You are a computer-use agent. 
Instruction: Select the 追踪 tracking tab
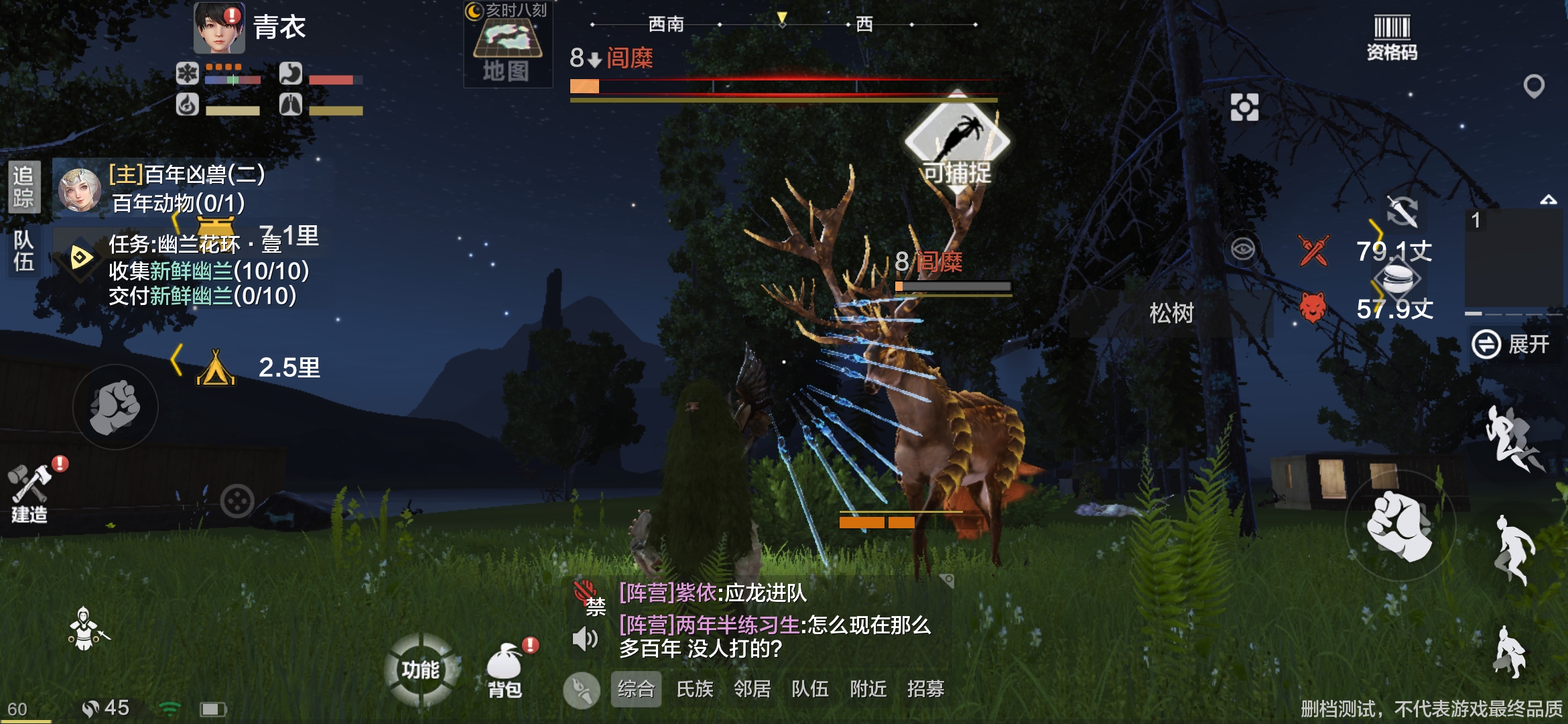24,186
